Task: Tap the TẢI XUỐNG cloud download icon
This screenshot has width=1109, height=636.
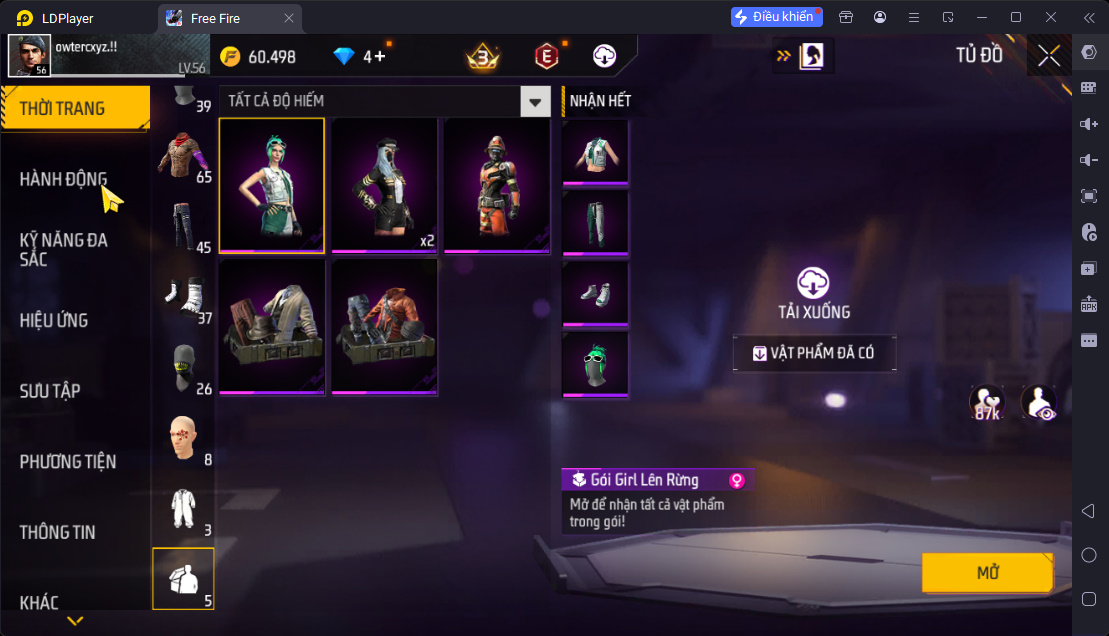Action: pos(813,283)
